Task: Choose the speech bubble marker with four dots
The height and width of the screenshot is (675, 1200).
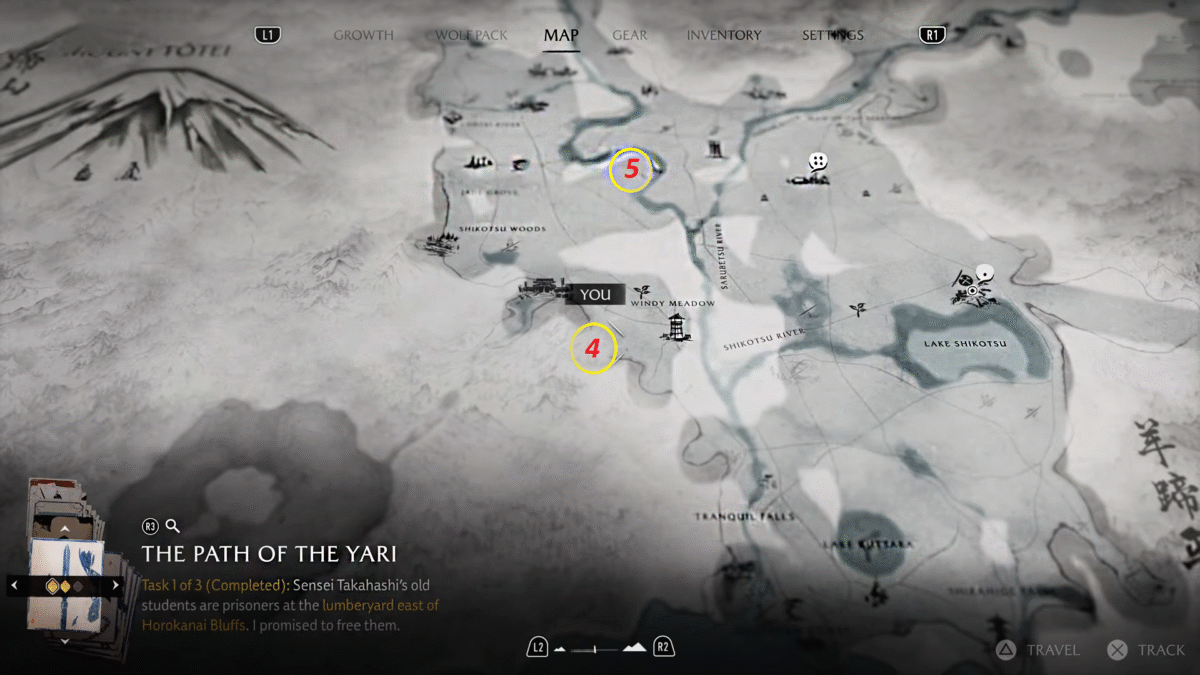Action: click(818, 161)
